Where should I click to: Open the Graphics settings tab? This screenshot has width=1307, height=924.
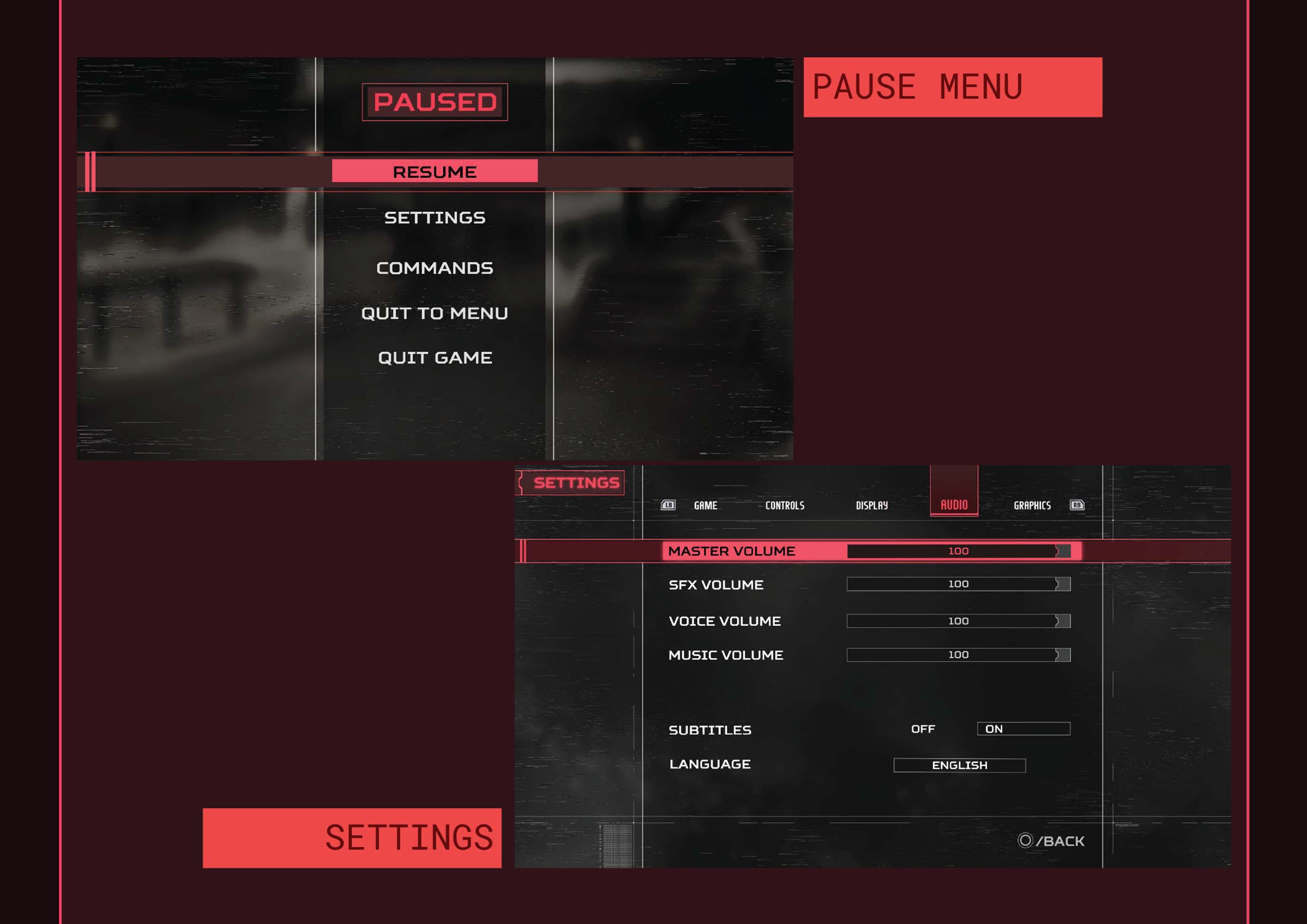pyautogui.click(x=1031, y=505)
